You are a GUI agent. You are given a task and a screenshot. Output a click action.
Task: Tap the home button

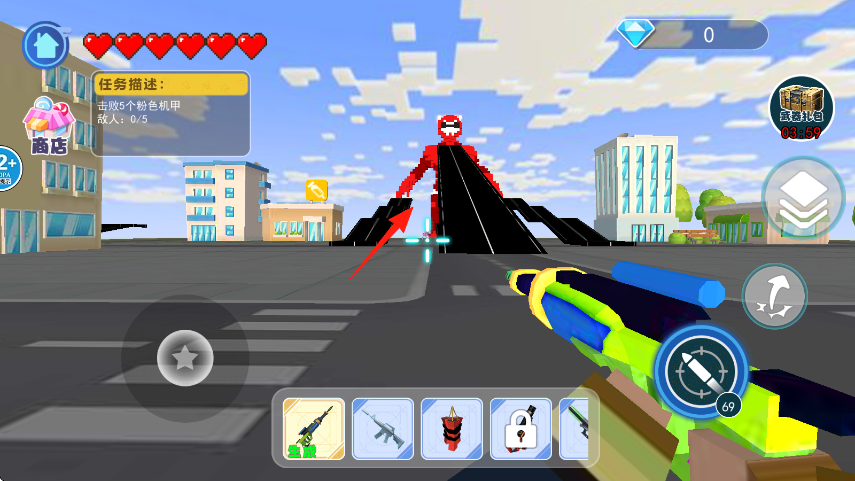[x=45, y=44]
